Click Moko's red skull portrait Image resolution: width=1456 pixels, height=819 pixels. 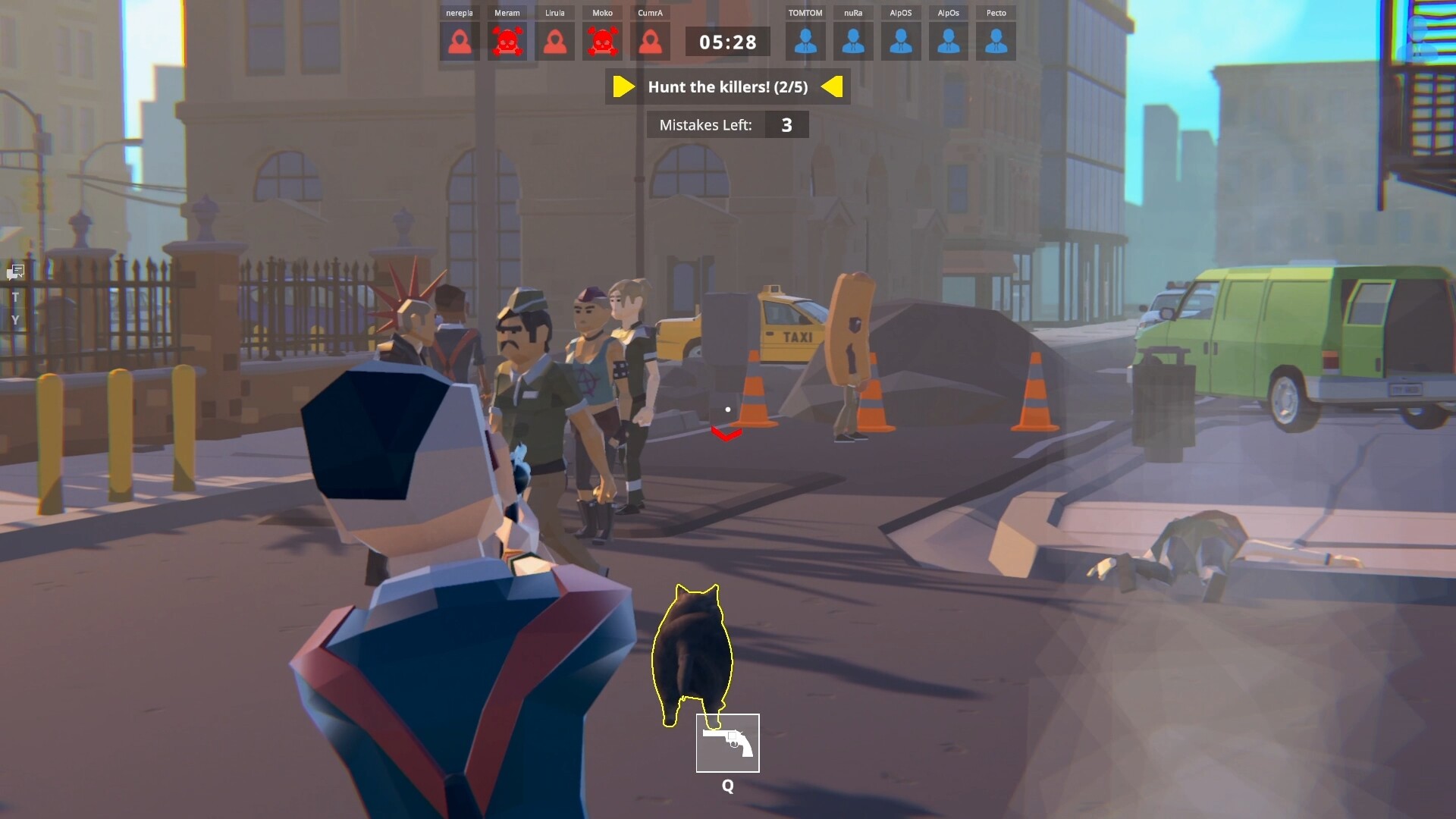click(x=602, y=42)
